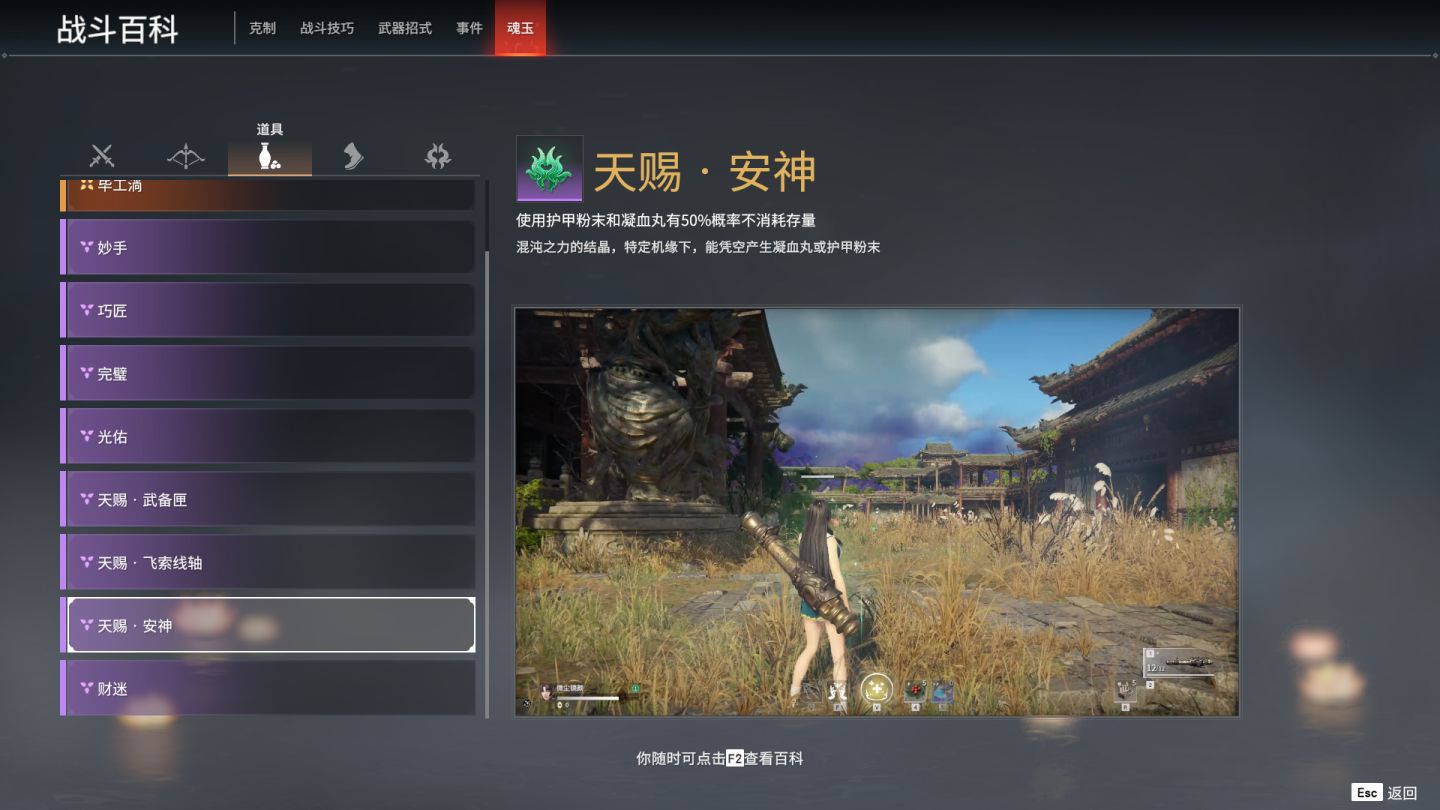Click the diamond marker beside 毕工淌 entry
The height and width of the screenshot is (810, 1440).
85,184
